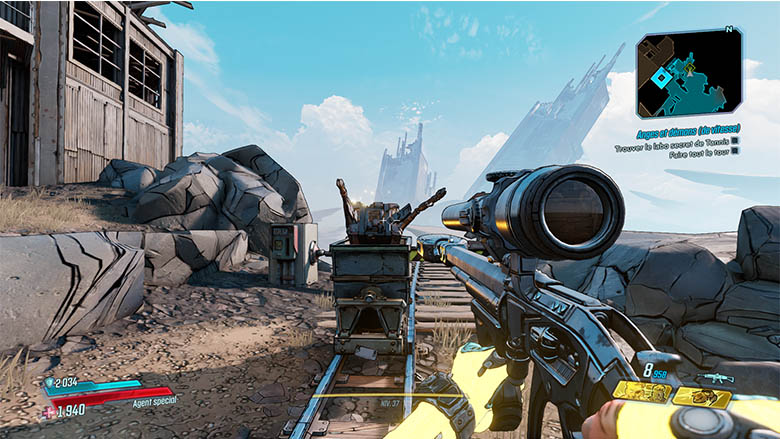This screenshot has width=780, height=439.
Task: Select the blue diamond marker on minimap
Action: click(x=662, y=77)
